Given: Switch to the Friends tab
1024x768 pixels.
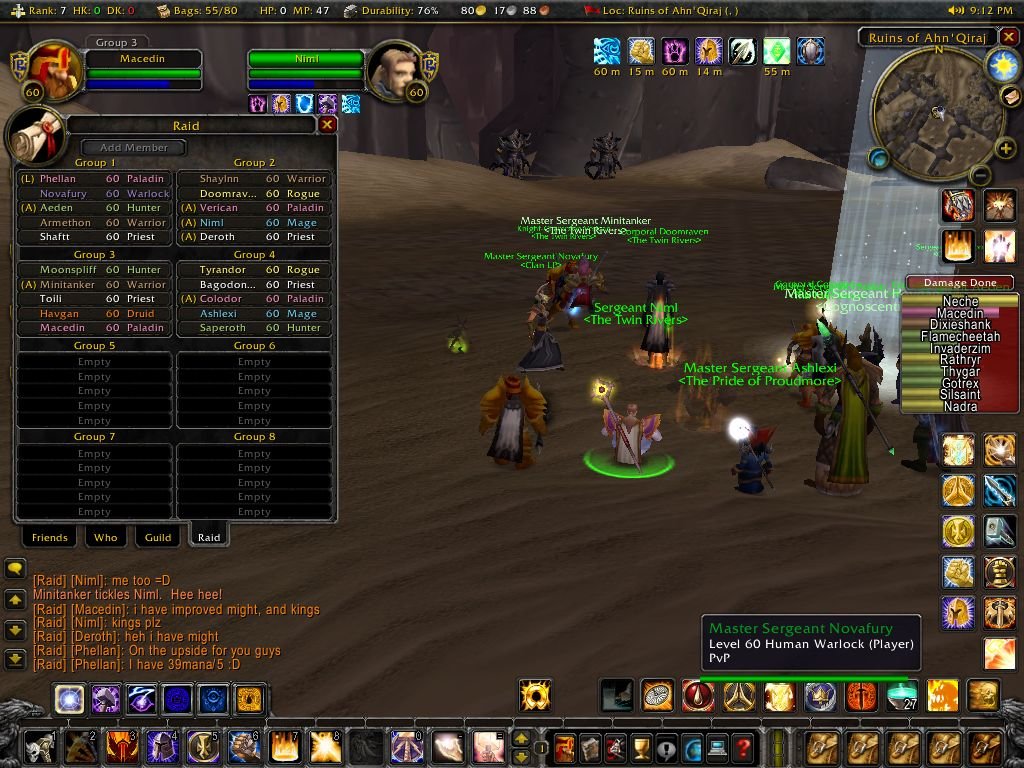Looking at the screenshot, I should pyautogui.click(x=50, y=537).
